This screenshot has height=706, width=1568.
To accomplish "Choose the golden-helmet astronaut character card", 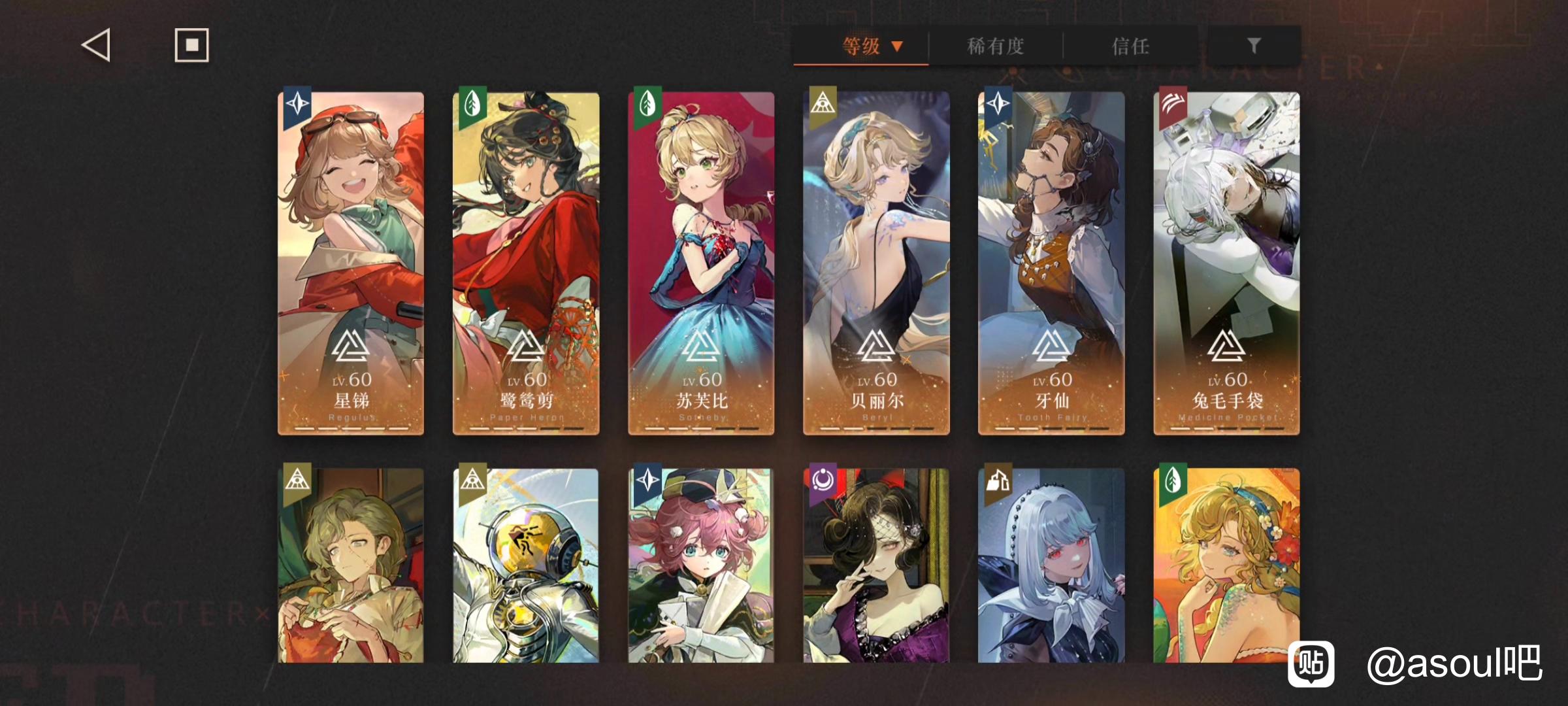I will pos(526,565).
